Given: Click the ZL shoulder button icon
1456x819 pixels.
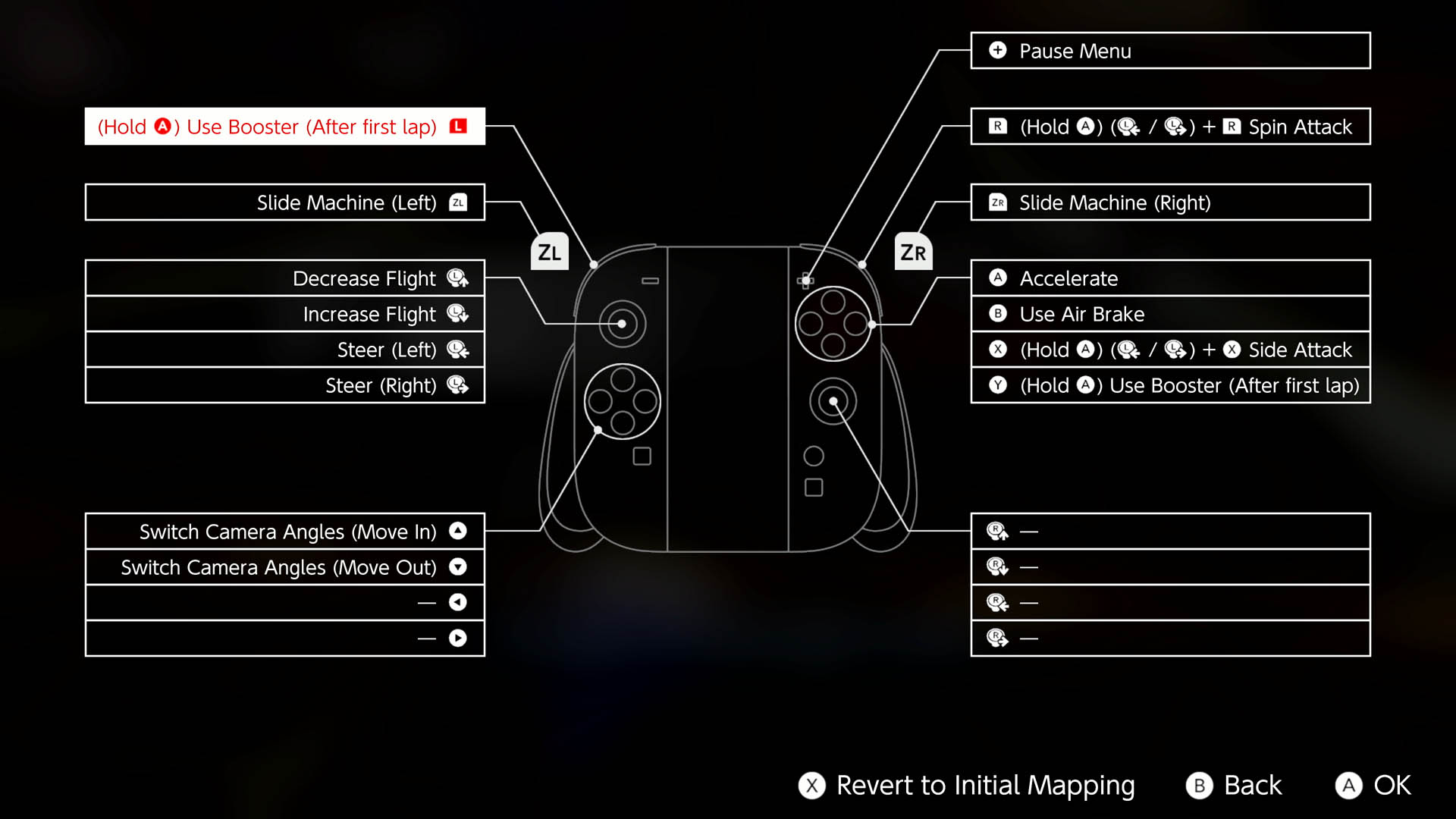Looking at the screenshot, I should click(550, 251).
